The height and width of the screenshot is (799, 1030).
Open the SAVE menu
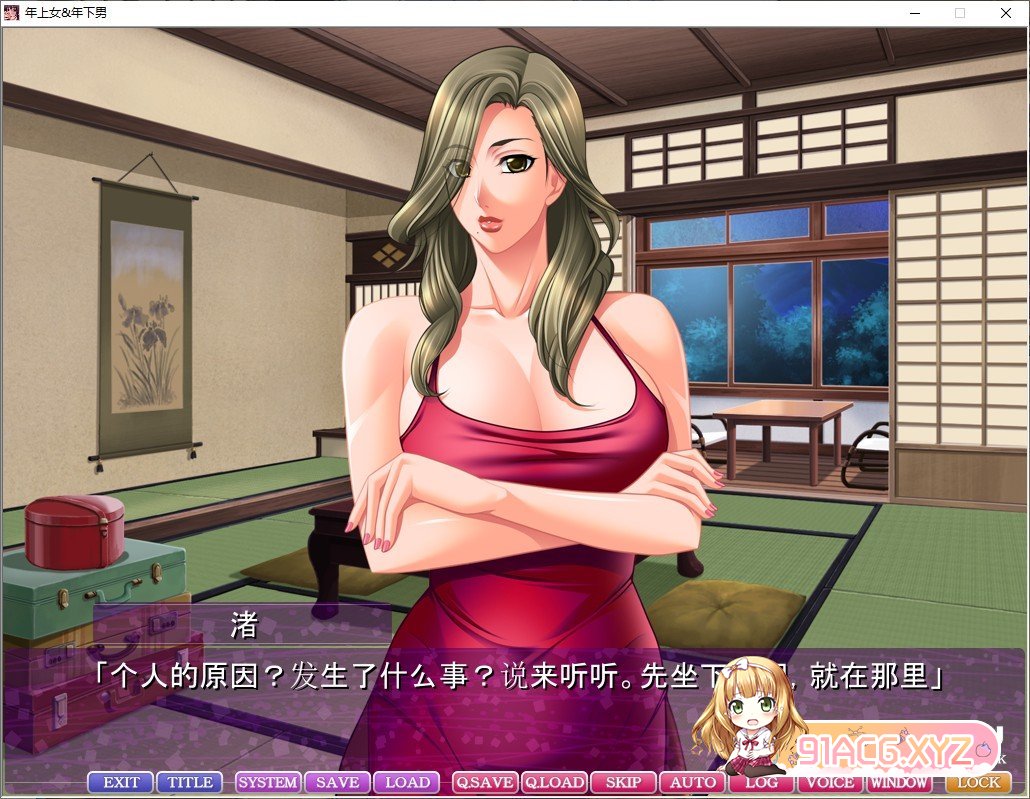337,782
